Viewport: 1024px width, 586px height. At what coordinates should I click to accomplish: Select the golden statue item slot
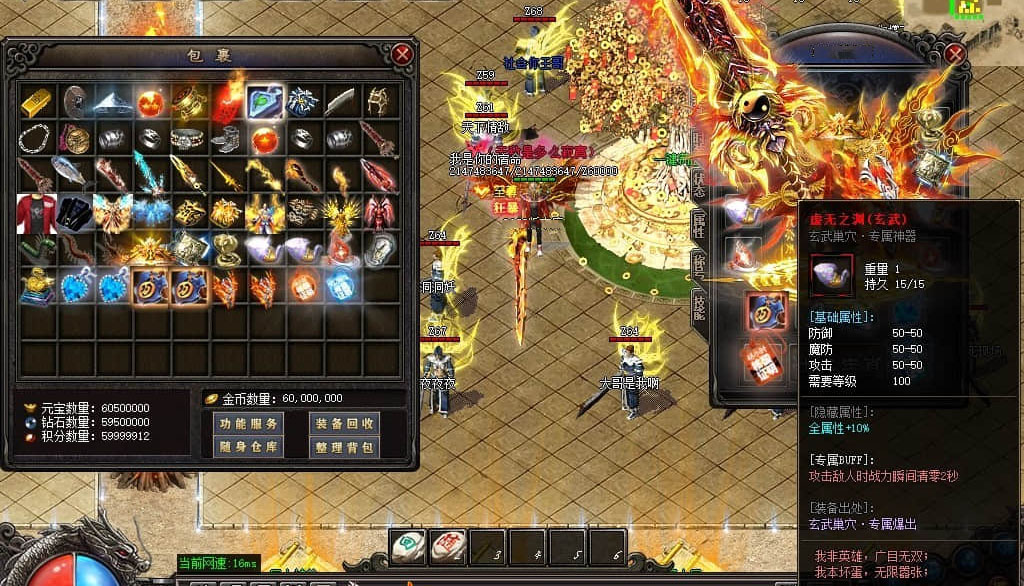pyautogui.click(x=37, y=287)
